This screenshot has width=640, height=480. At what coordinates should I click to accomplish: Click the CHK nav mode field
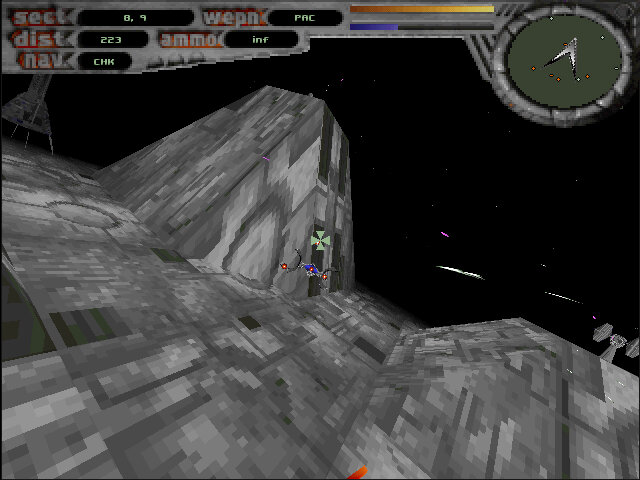[x=104, y=61]
